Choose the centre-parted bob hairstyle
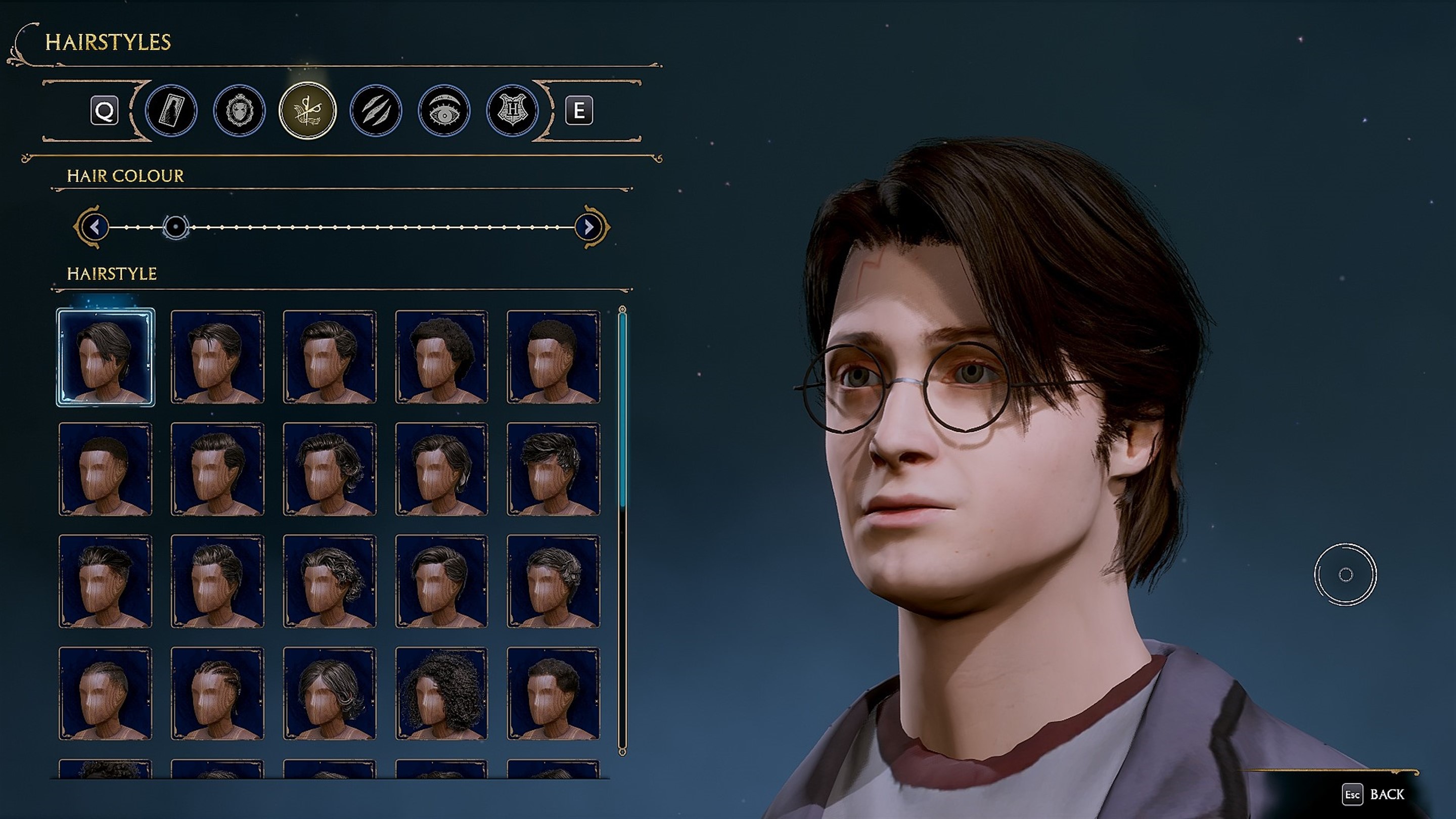 [x=330, y=694]
